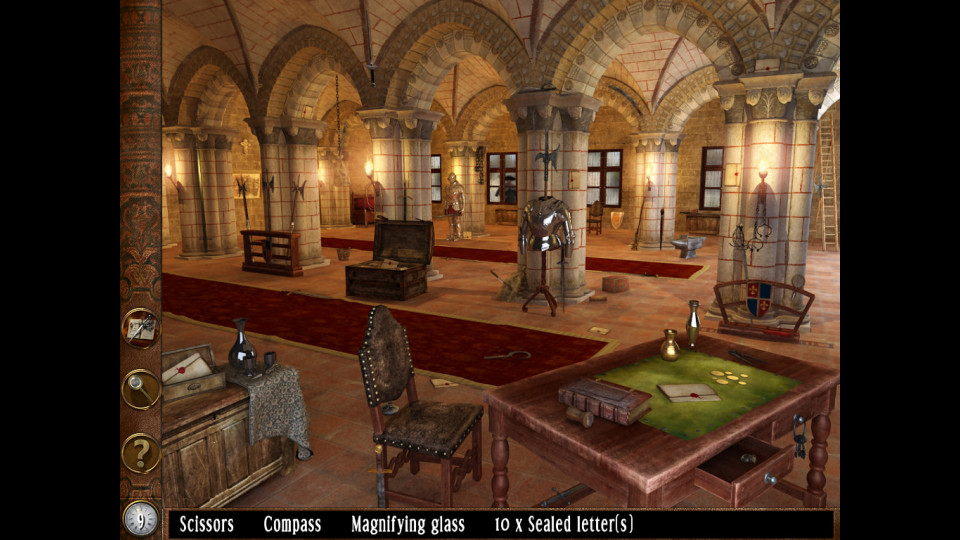Click the clock icon showing 9
Screen dimensions: 960x540
point(141,518)
